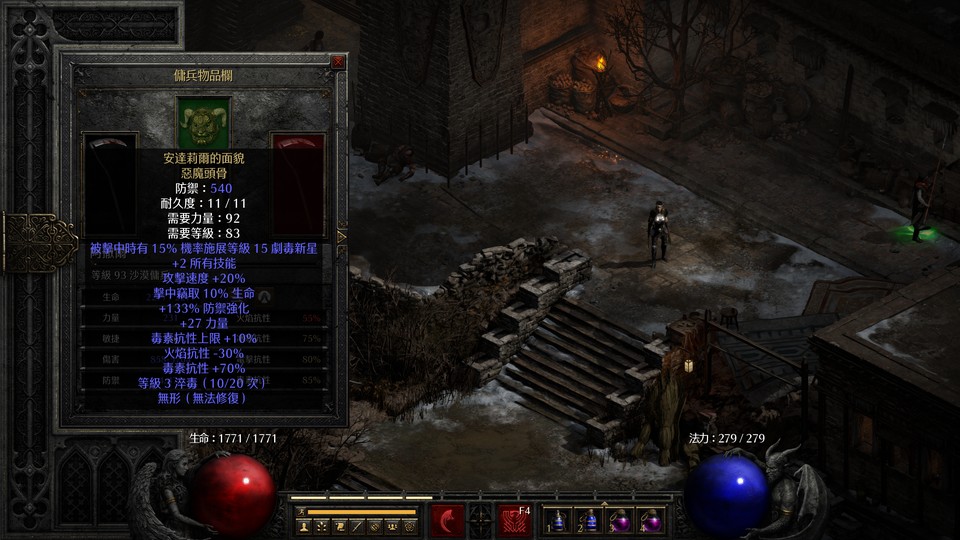Image resolution: width=960 pixels, height=540 pixels.
Task: Click the red-tinted right-hand mercenary slot
Action: 298,160
